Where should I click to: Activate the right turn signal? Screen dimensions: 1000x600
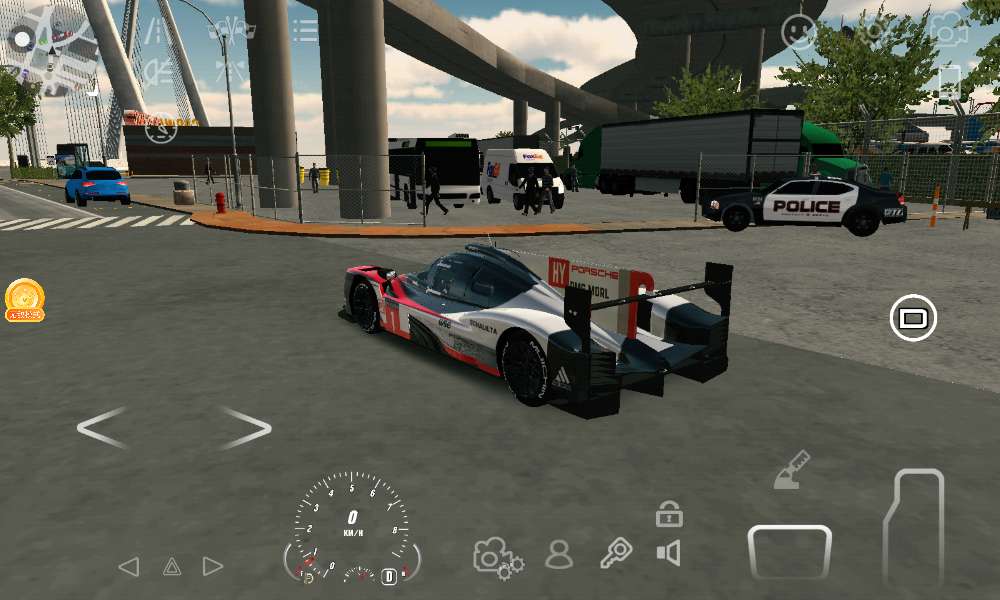pos(213,567)
